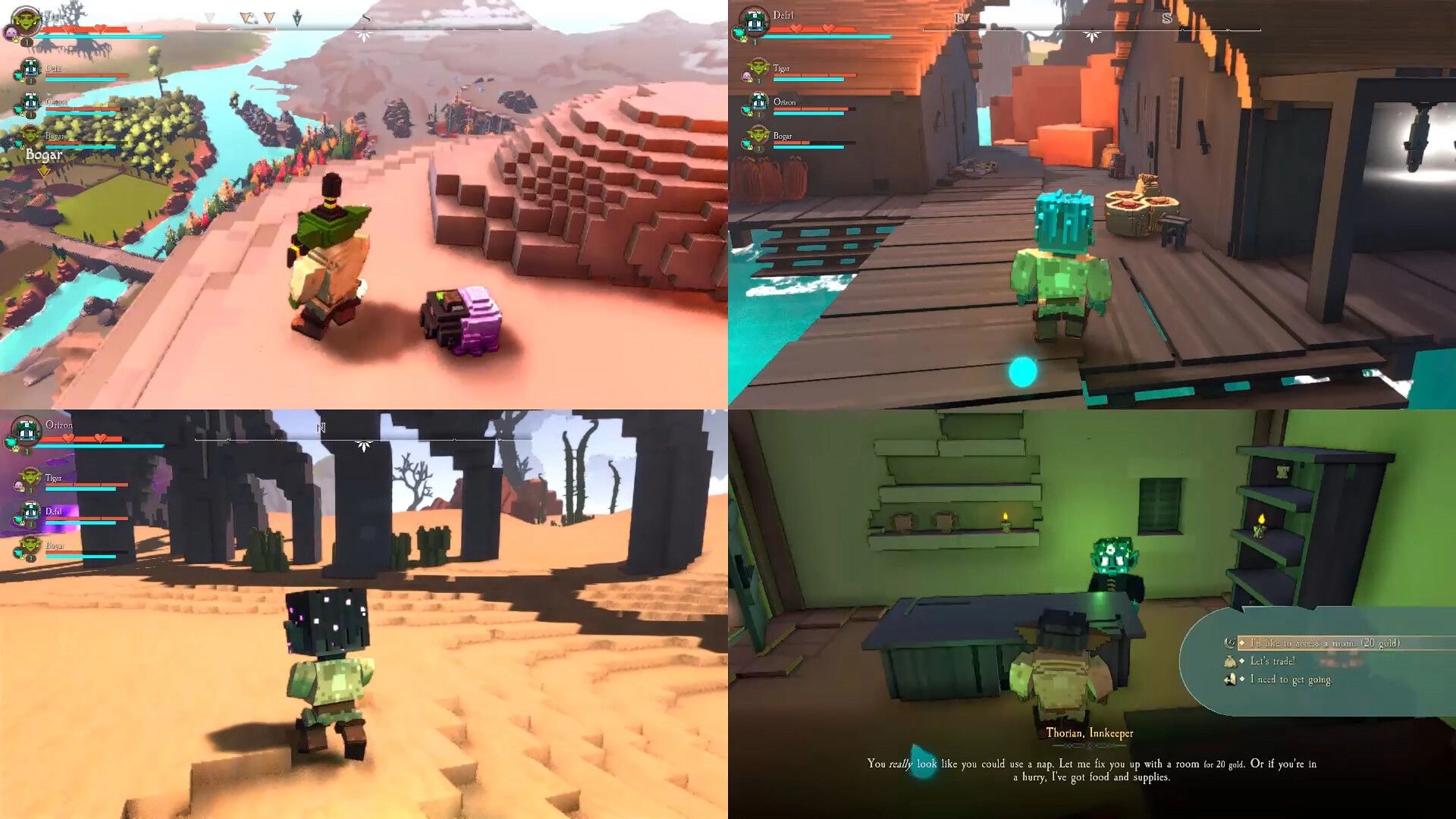Select Tigar's goblin portrait in the top-left quadrant
Viewport: 1456px width, 819px height.
(25, 20)
